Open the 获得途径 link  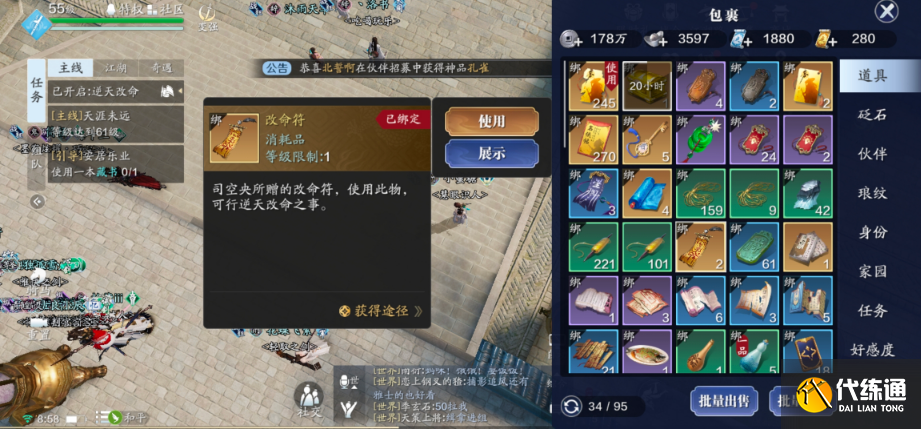point(380,311)
